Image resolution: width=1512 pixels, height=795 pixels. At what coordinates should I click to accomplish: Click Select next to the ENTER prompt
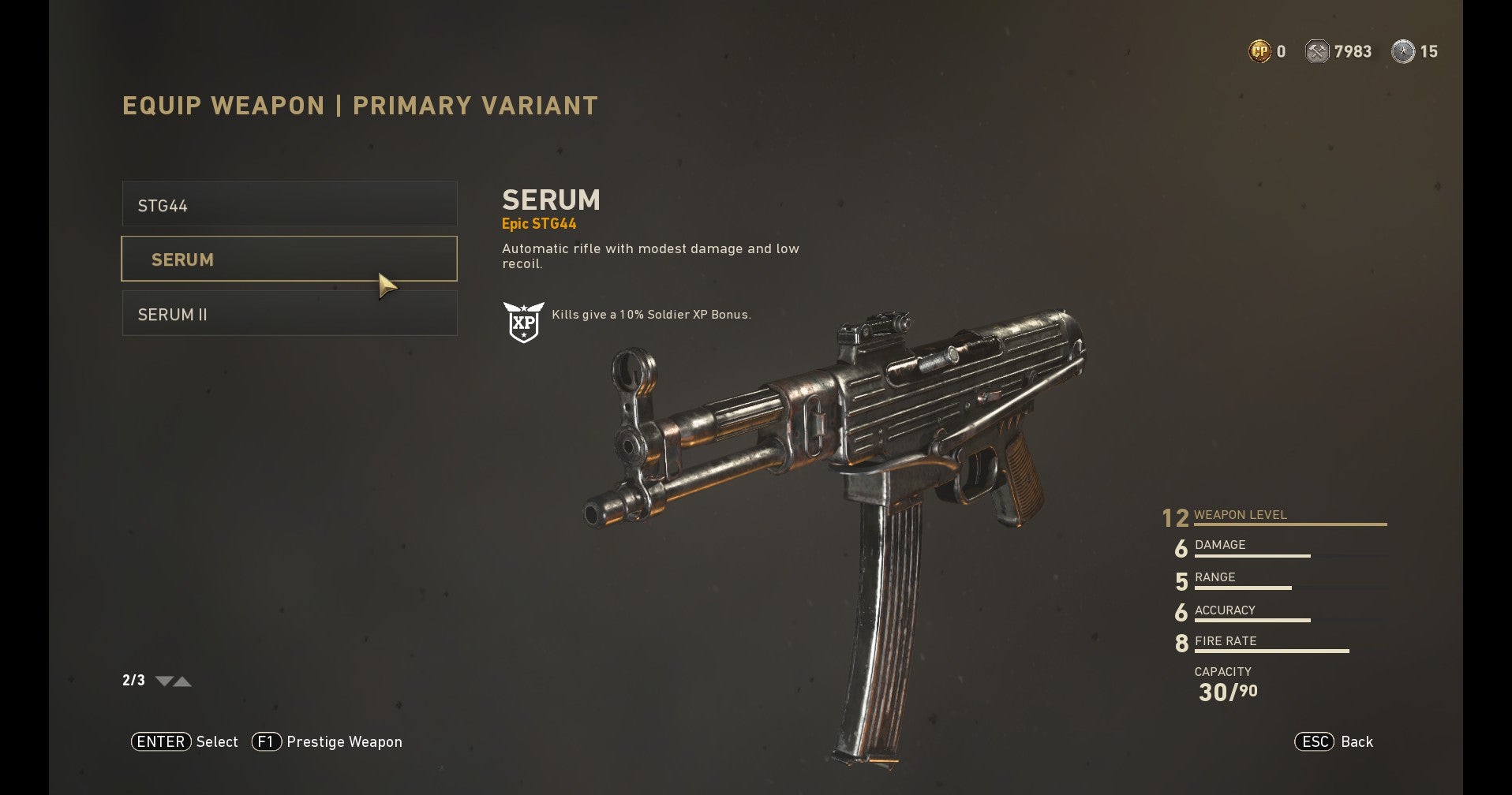[x=217, y=741]
